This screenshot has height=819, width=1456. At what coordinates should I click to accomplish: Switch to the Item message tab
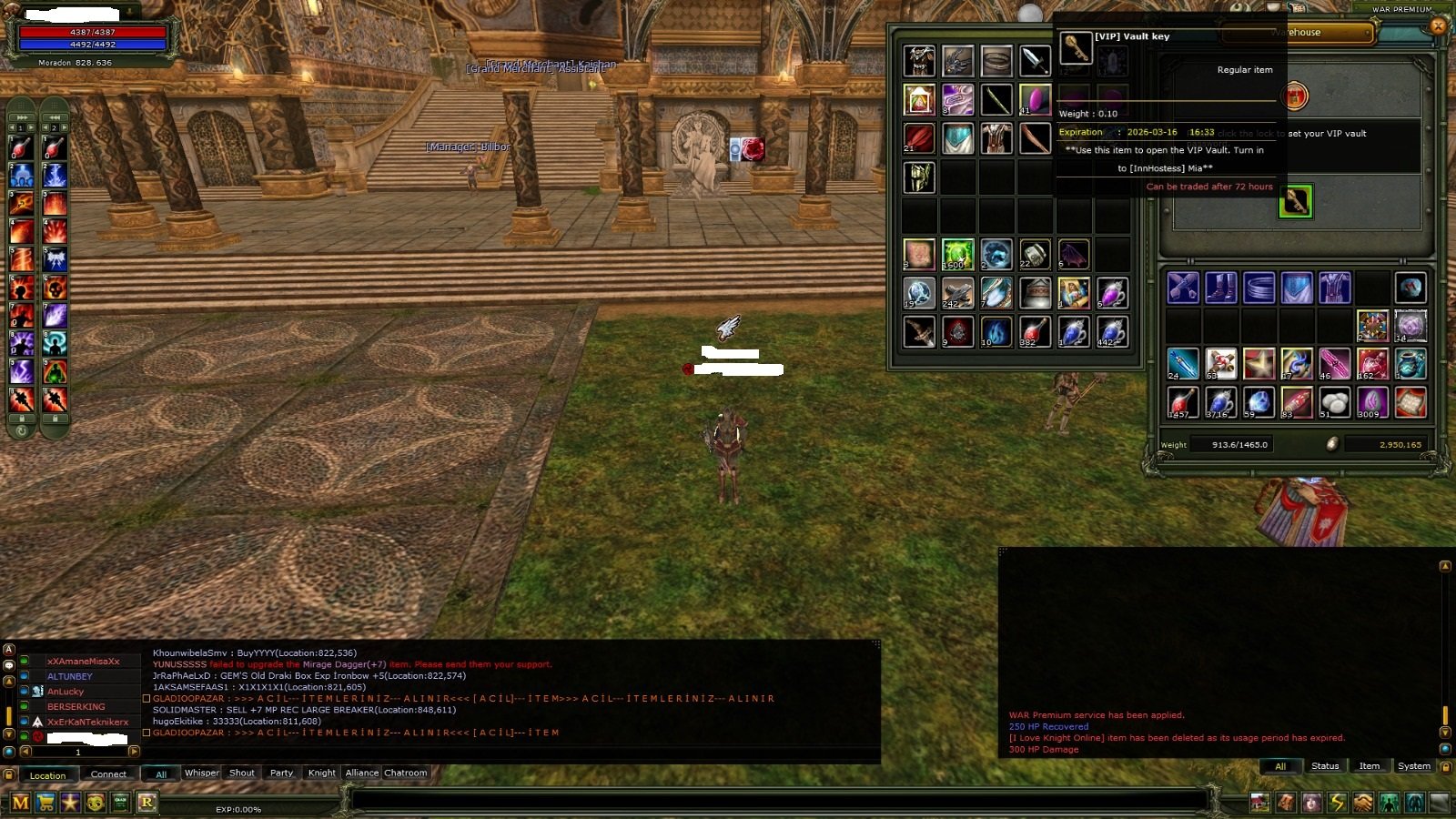point(1369,766)
